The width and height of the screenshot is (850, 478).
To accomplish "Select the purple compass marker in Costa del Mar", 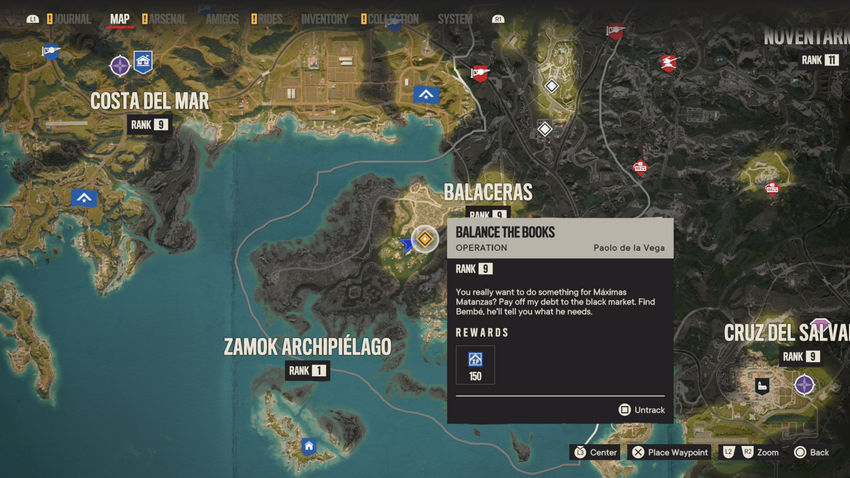I will click(119, 66).
